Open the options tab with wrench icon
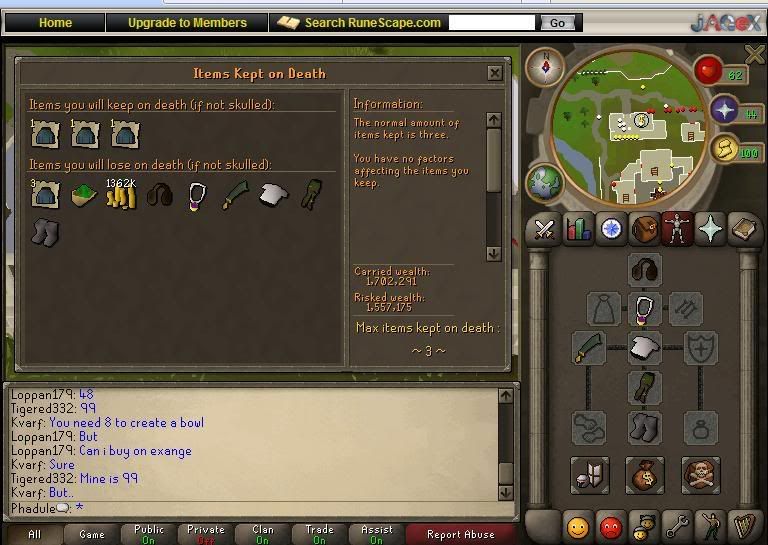Image resolution: width=768 pixels, height=545 pixels. click(679, 525)
